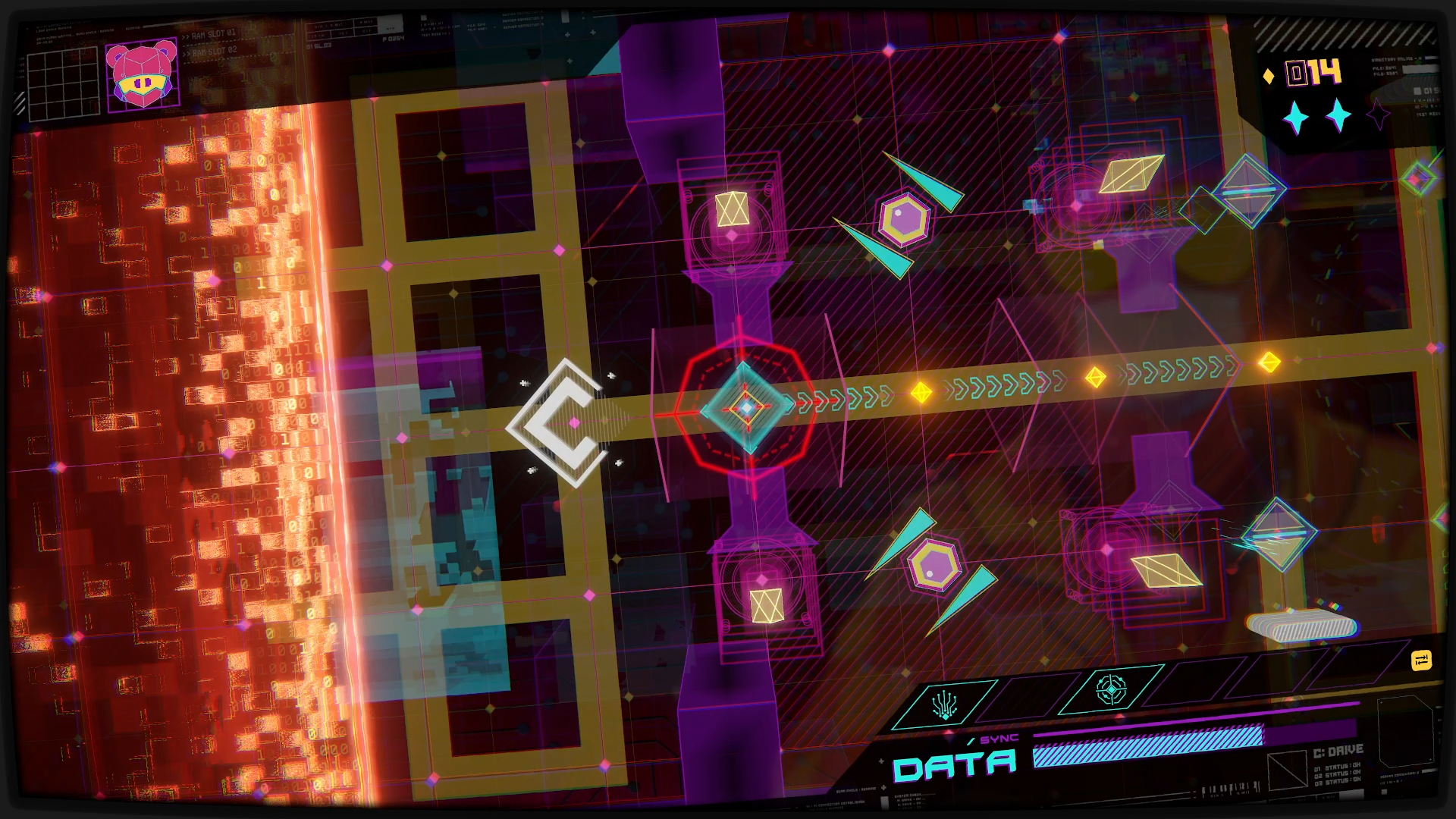Activate the crosshair target ability slot
1456x819 pixels.
coord(1111,690)
